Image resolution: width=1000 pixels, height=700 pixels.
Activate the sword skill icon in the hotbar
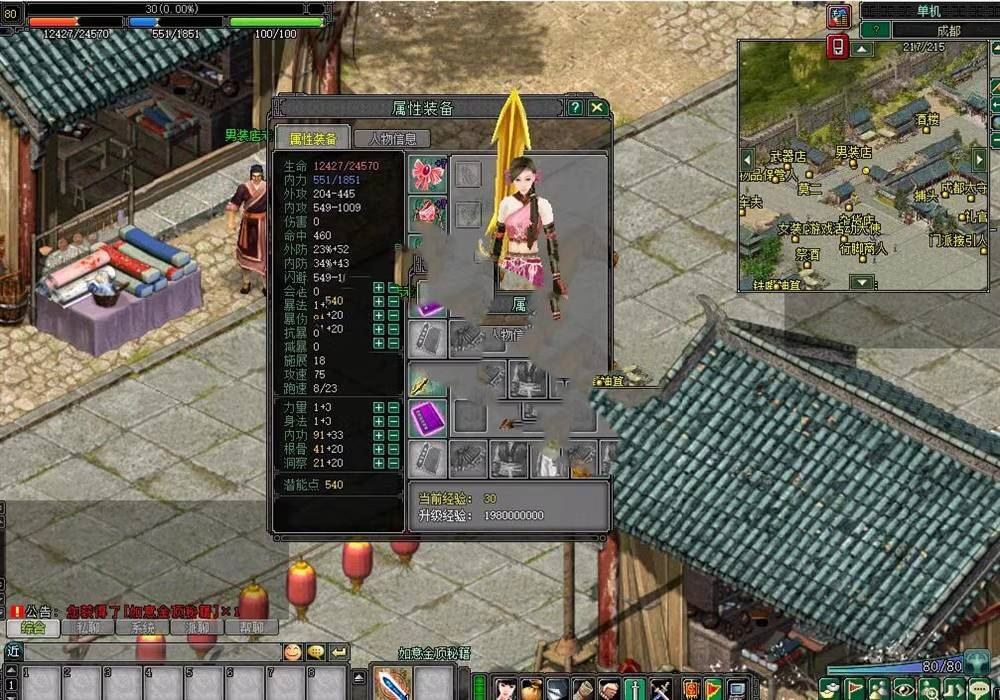[391, 683]
